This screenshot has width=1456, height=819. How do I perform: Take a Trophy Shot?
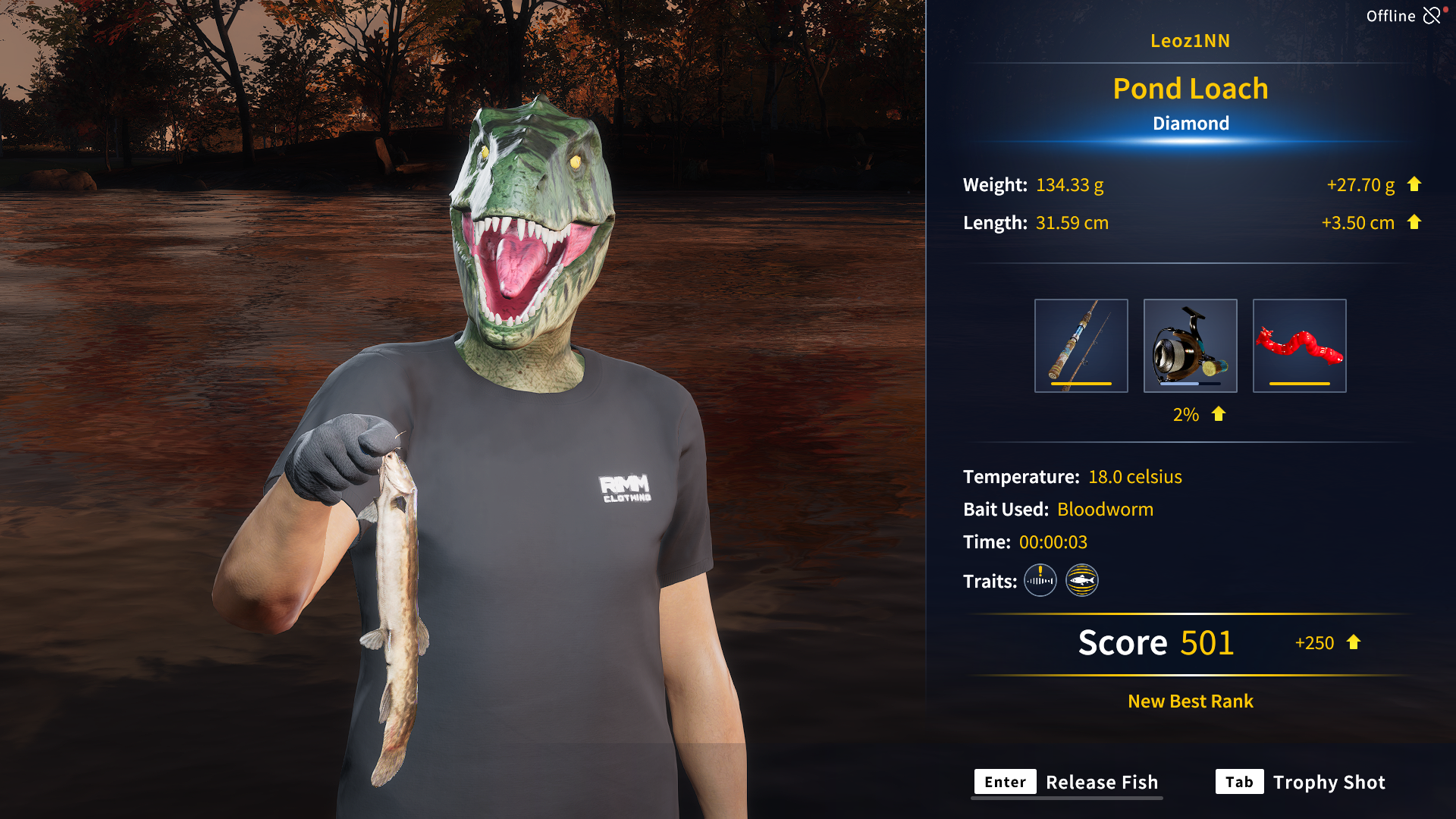(x=1301, y=782)
